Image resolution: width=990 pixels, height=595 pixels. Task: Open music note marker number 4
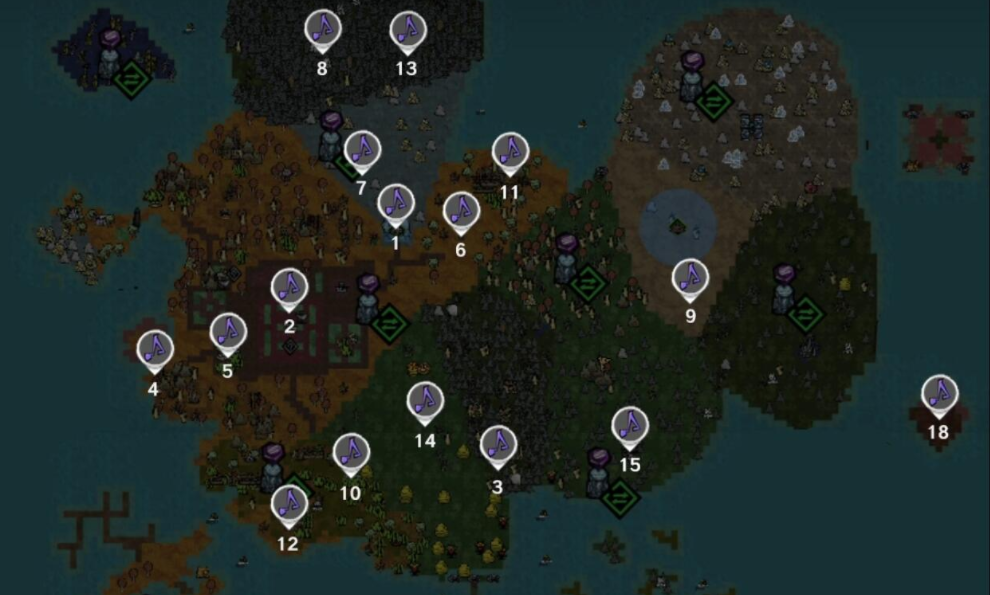[155, 349]
